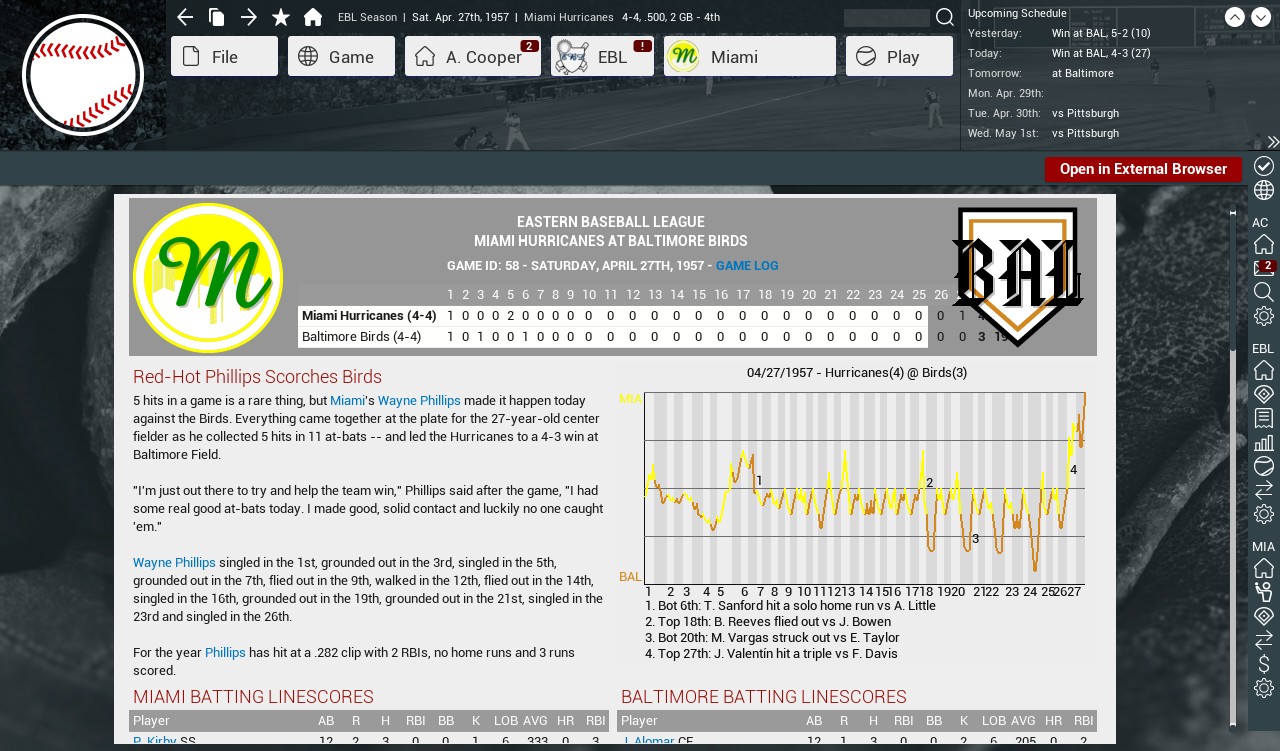Type in the top search field
The width and height of the screenshot is (1280, 751).
pyautogui.click(x=886, y=18)
